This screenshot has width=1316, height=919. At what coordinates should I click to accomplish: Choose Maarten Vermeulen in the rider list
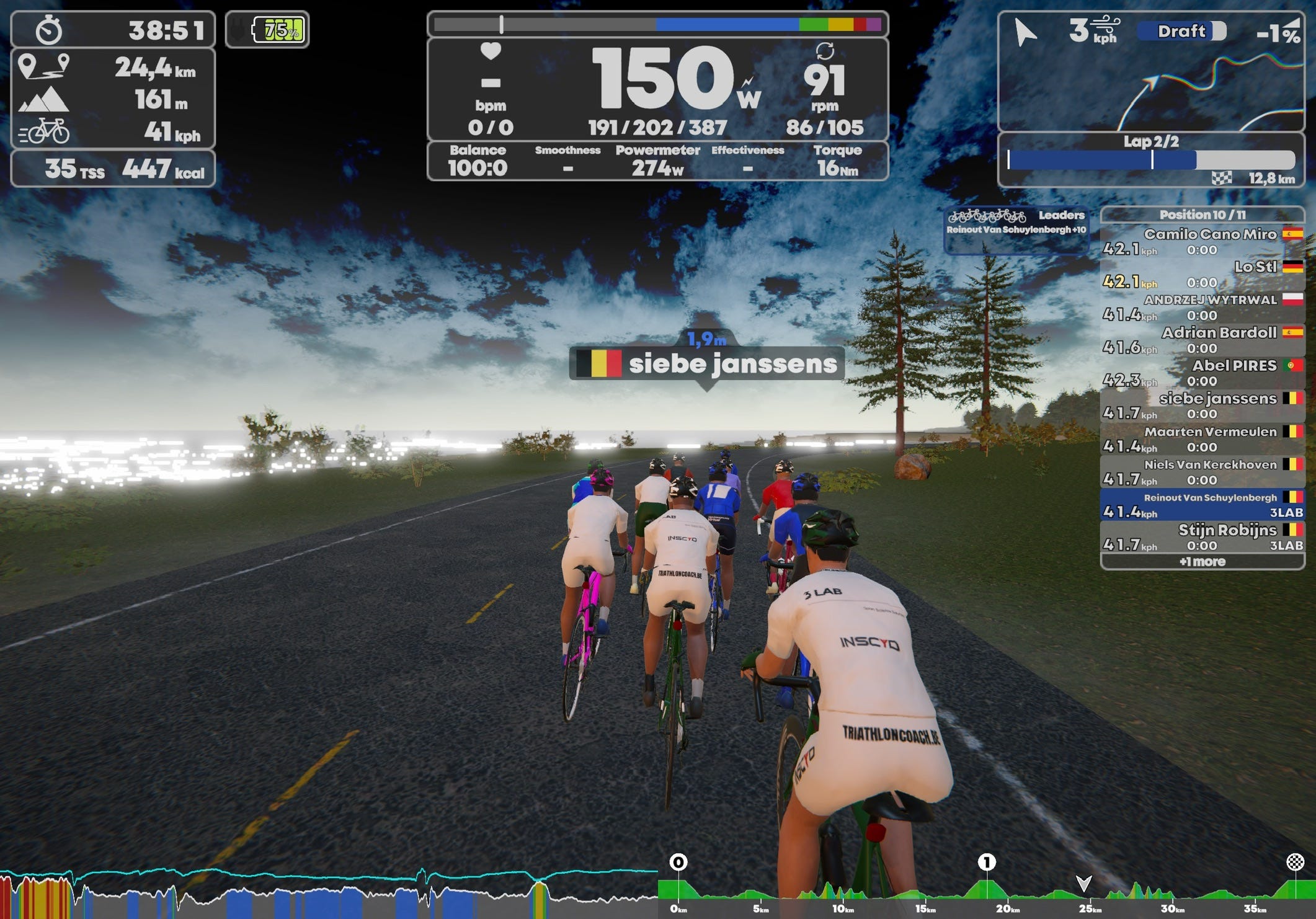(x=1202, y=439)
